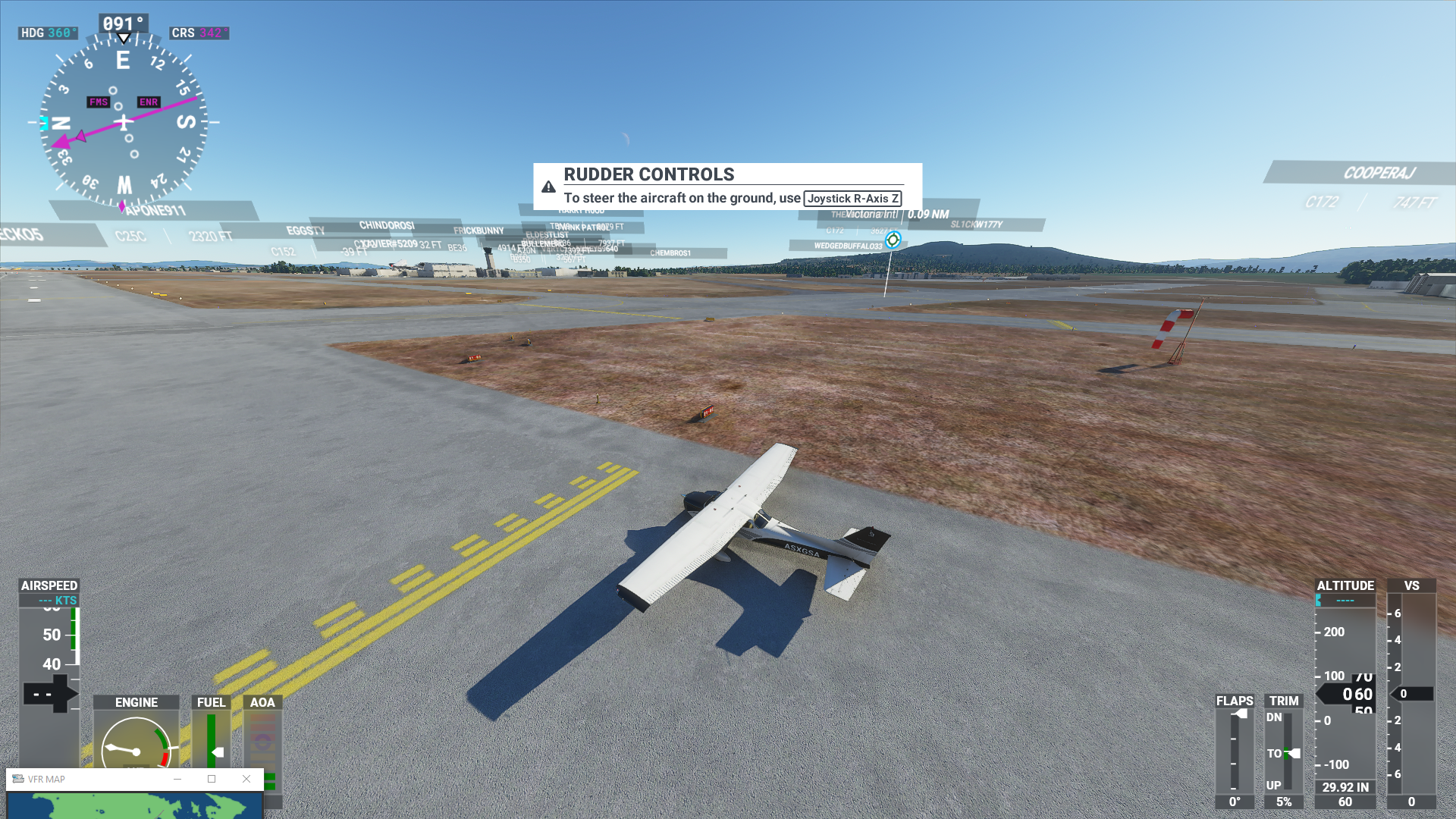This screenshot has width=1456, height=819.
Task: Minimize the VFR MAP panel
Action: 177,779
